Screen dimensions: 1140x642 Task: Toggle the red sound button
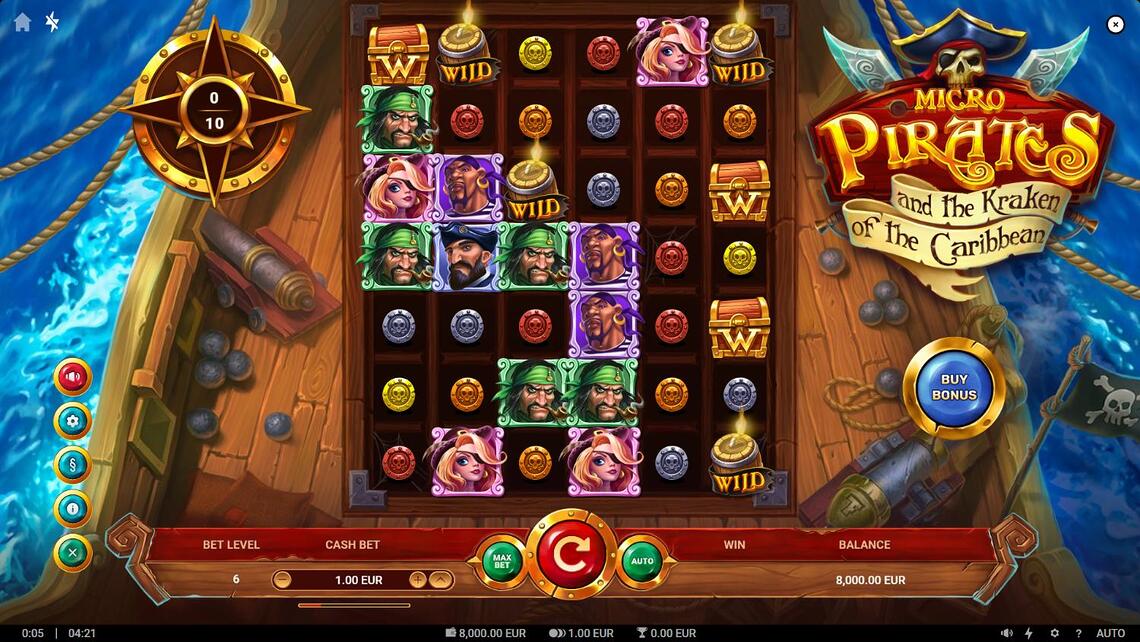point(73,377)
